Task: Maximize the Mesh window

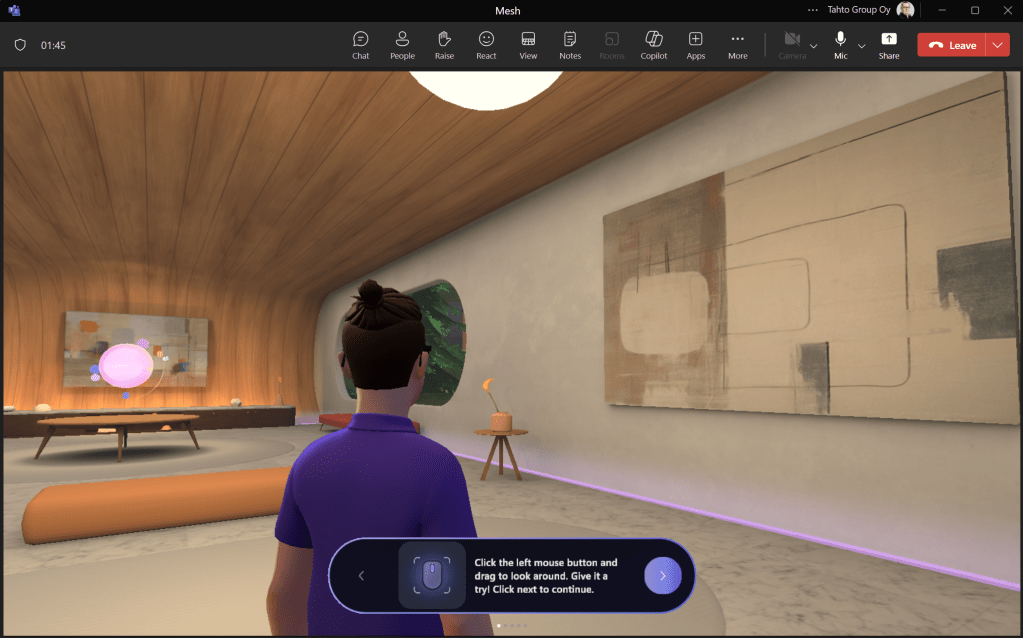Action: [975, 10]
